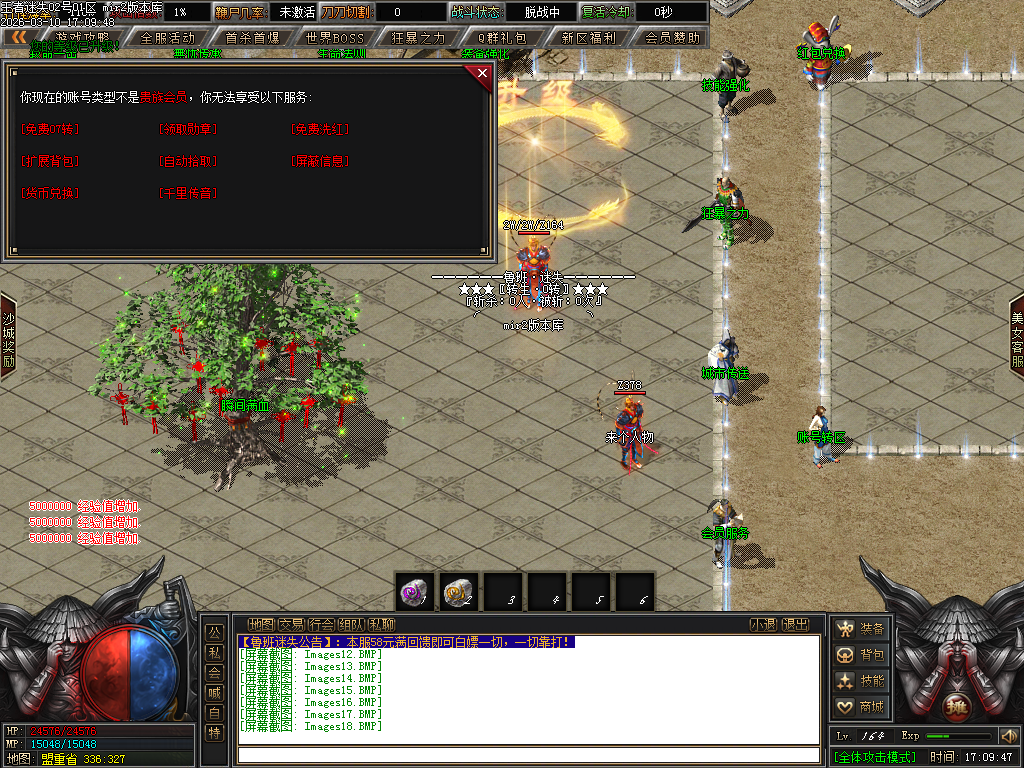Open the 商城 shop
Viewport: 1024px width, 768px height.
860,706
